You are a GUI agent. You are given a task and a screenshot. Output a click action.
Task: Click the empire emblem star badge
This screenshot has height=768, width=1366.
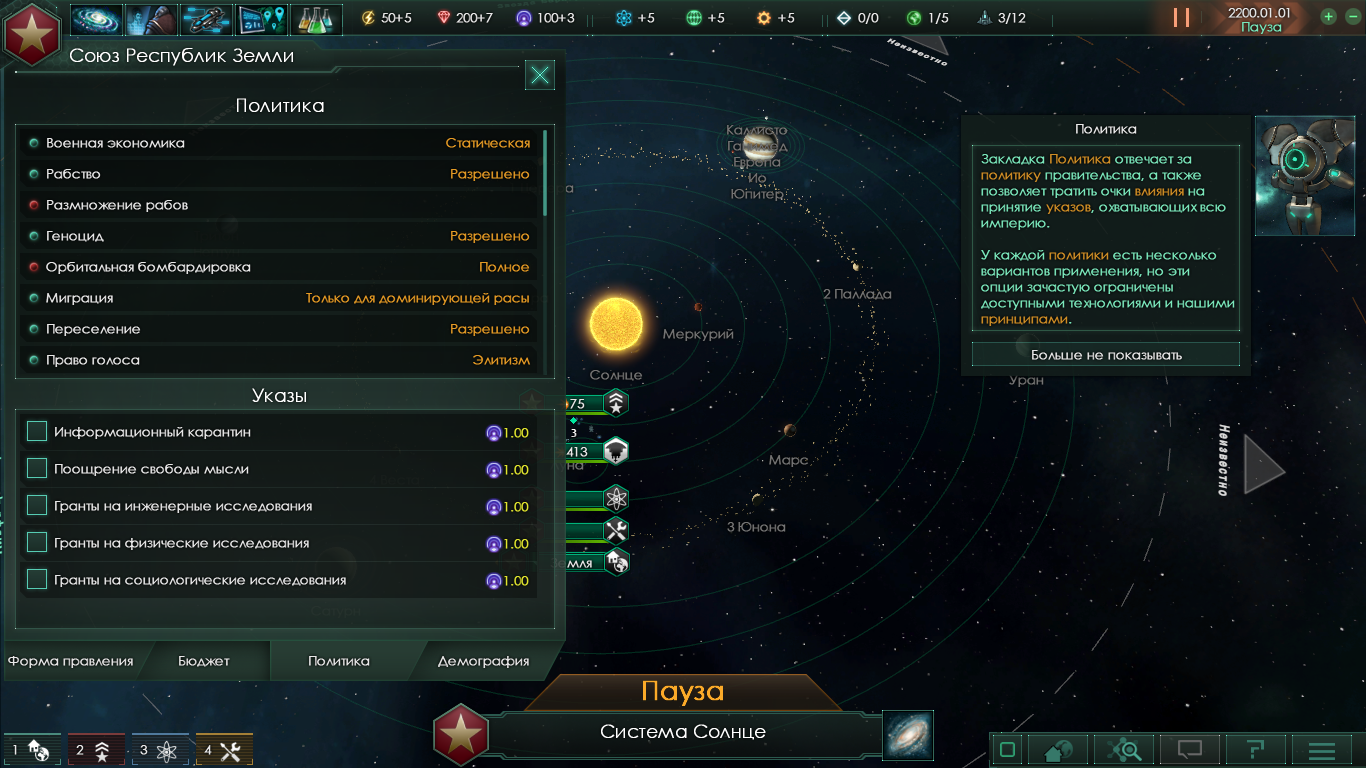click(31, 32)
